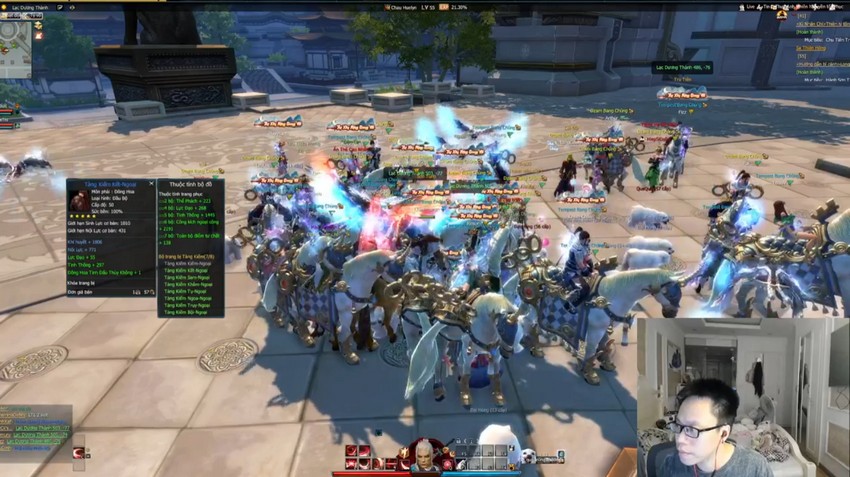Click the Chau Huelyn character name
The width and height of the screenshot is (850, 477).
click(x=402, y=7)
